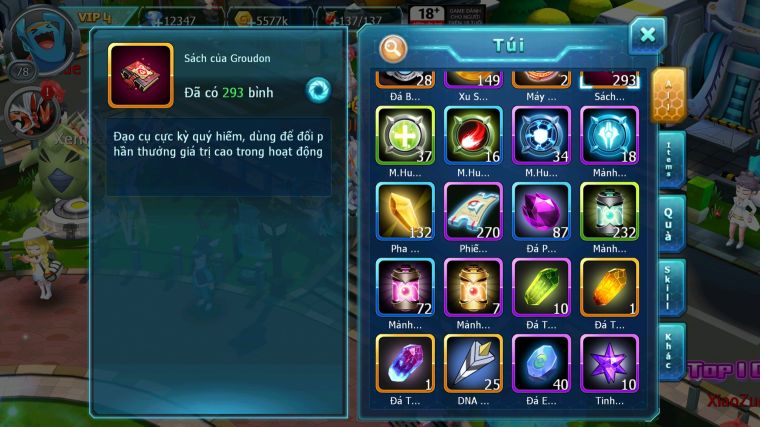
Task: Select the green crystal stone with 10
Action: pos(541,287)
